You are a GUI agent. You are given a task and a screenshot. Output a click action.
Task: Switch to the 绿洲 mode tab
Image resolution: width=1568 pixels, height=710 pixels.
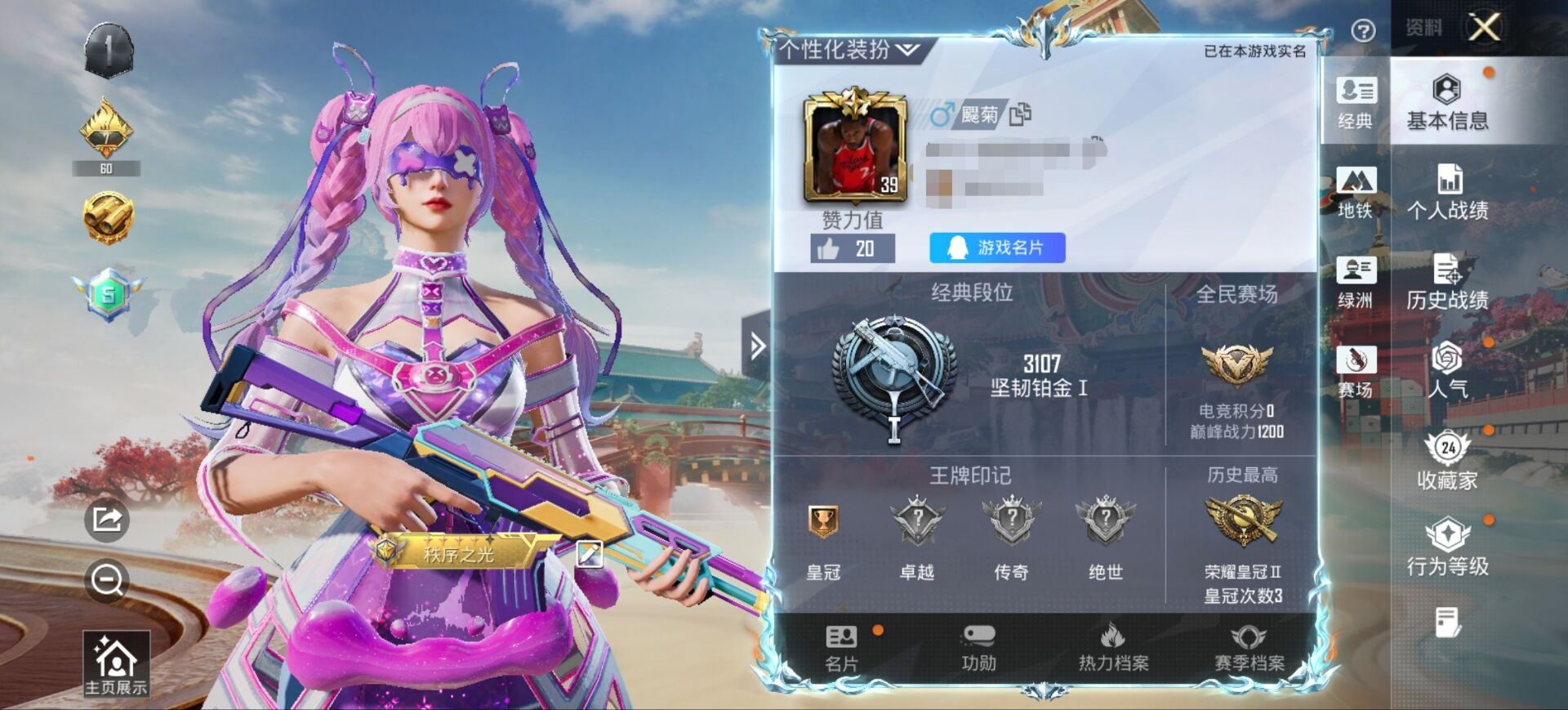pos(1356,282)
